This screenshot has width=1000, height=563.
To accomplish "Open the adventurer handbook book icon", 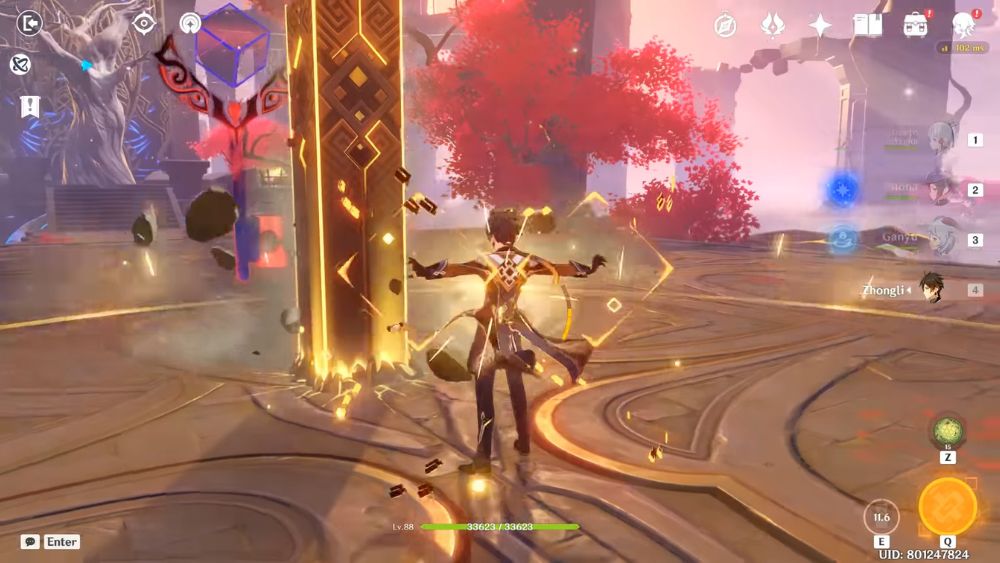I will tap(866, 25).
